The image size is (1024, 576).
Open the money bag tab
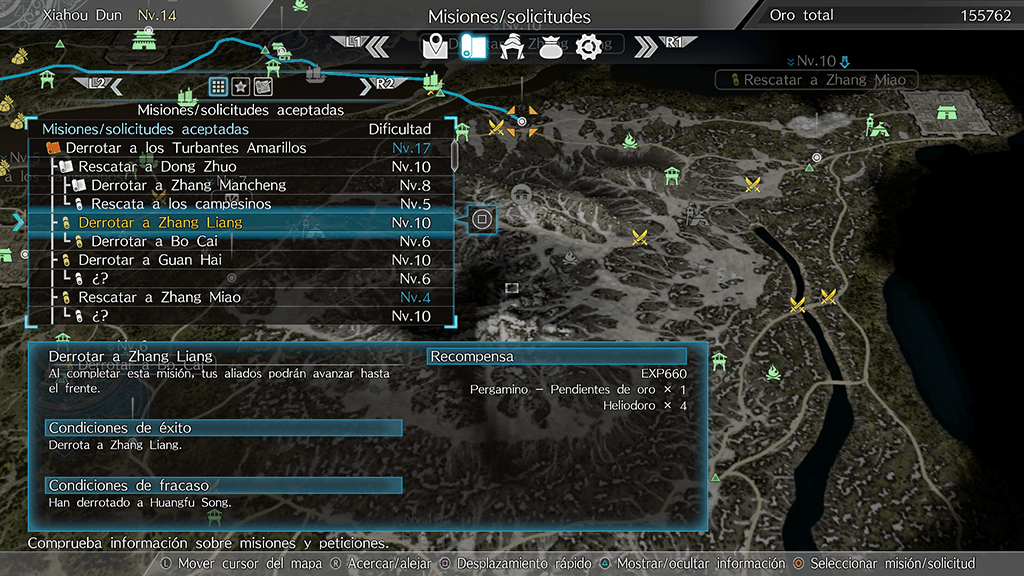pos(550,46)
